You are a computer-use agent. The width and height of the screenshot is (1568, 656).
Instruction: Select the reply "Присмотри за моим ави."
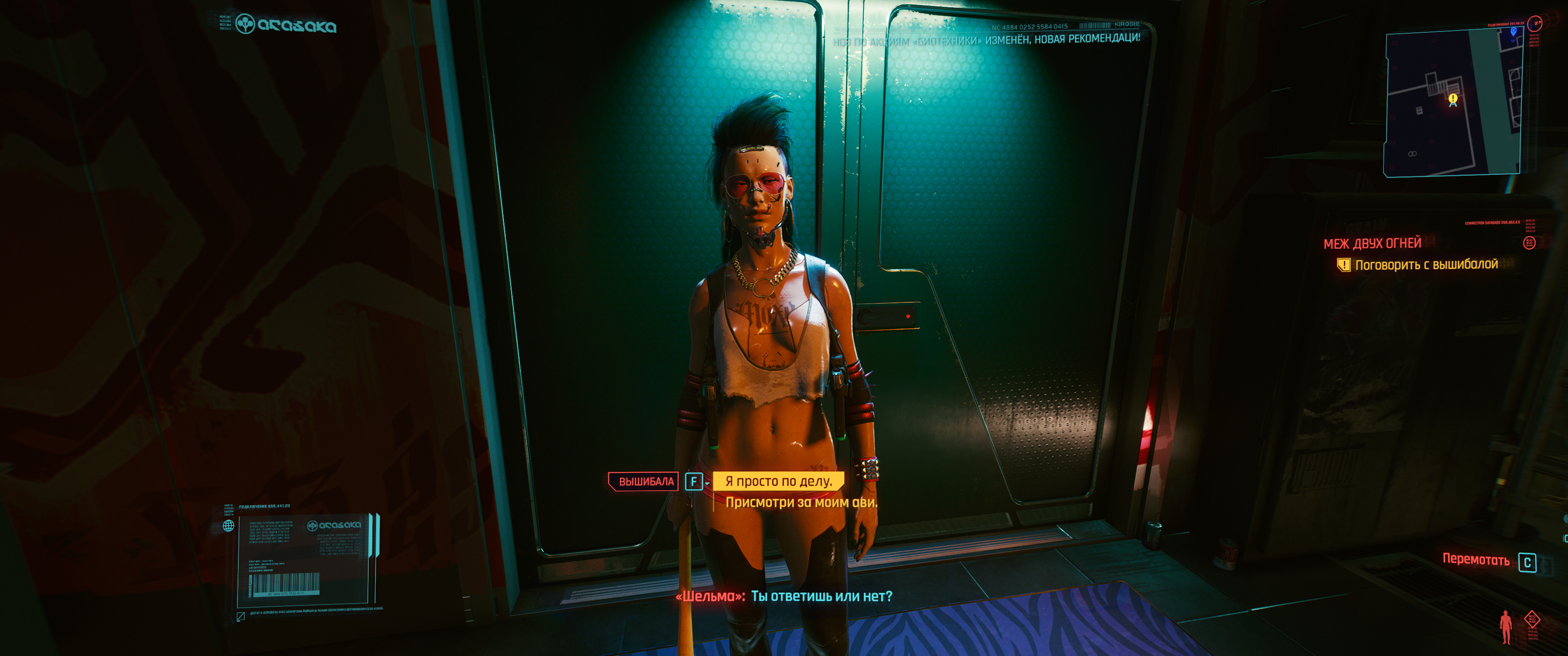coord(800,502)
